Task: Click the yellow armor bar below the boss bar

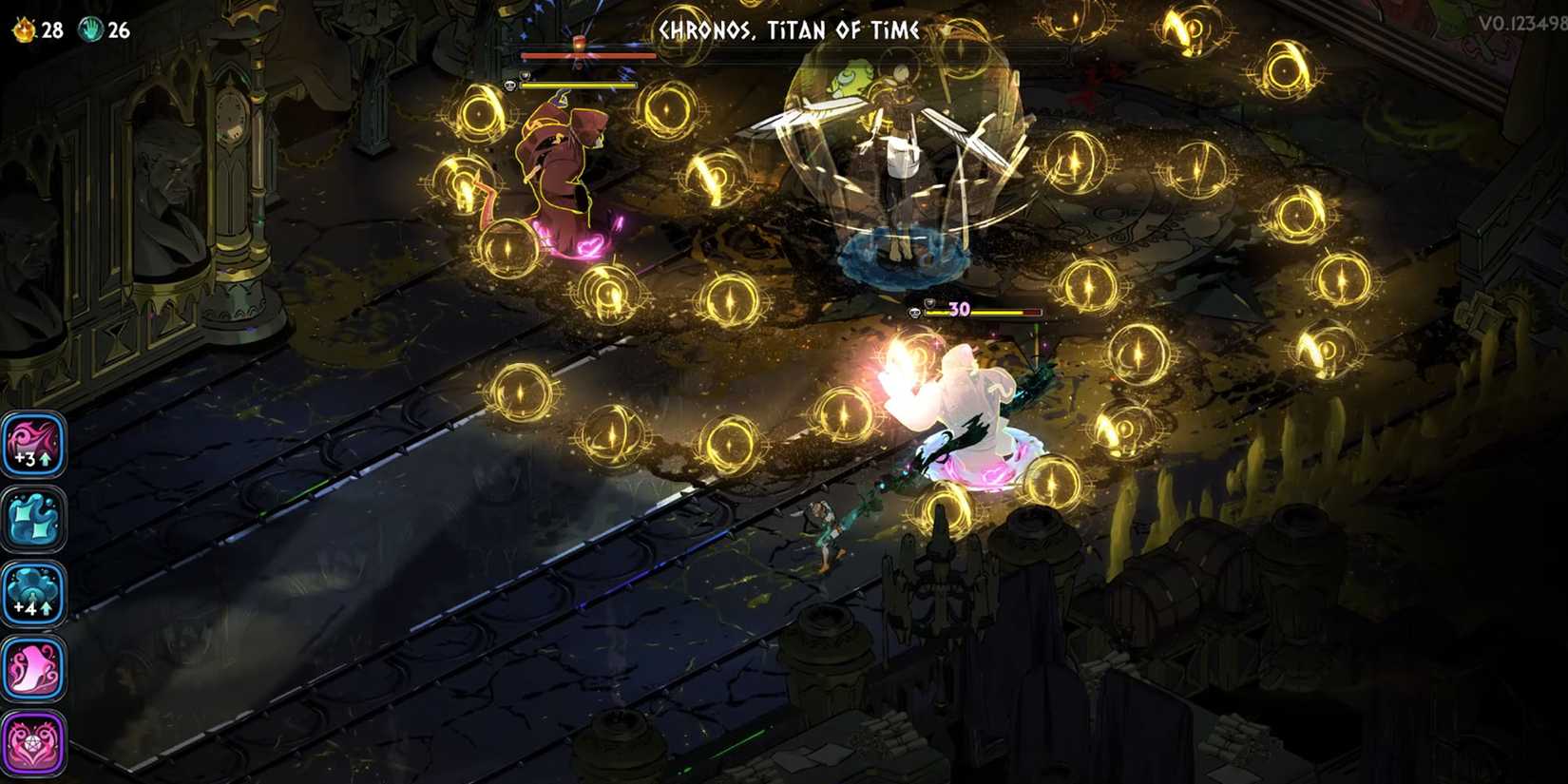Action: pos(578,85)
